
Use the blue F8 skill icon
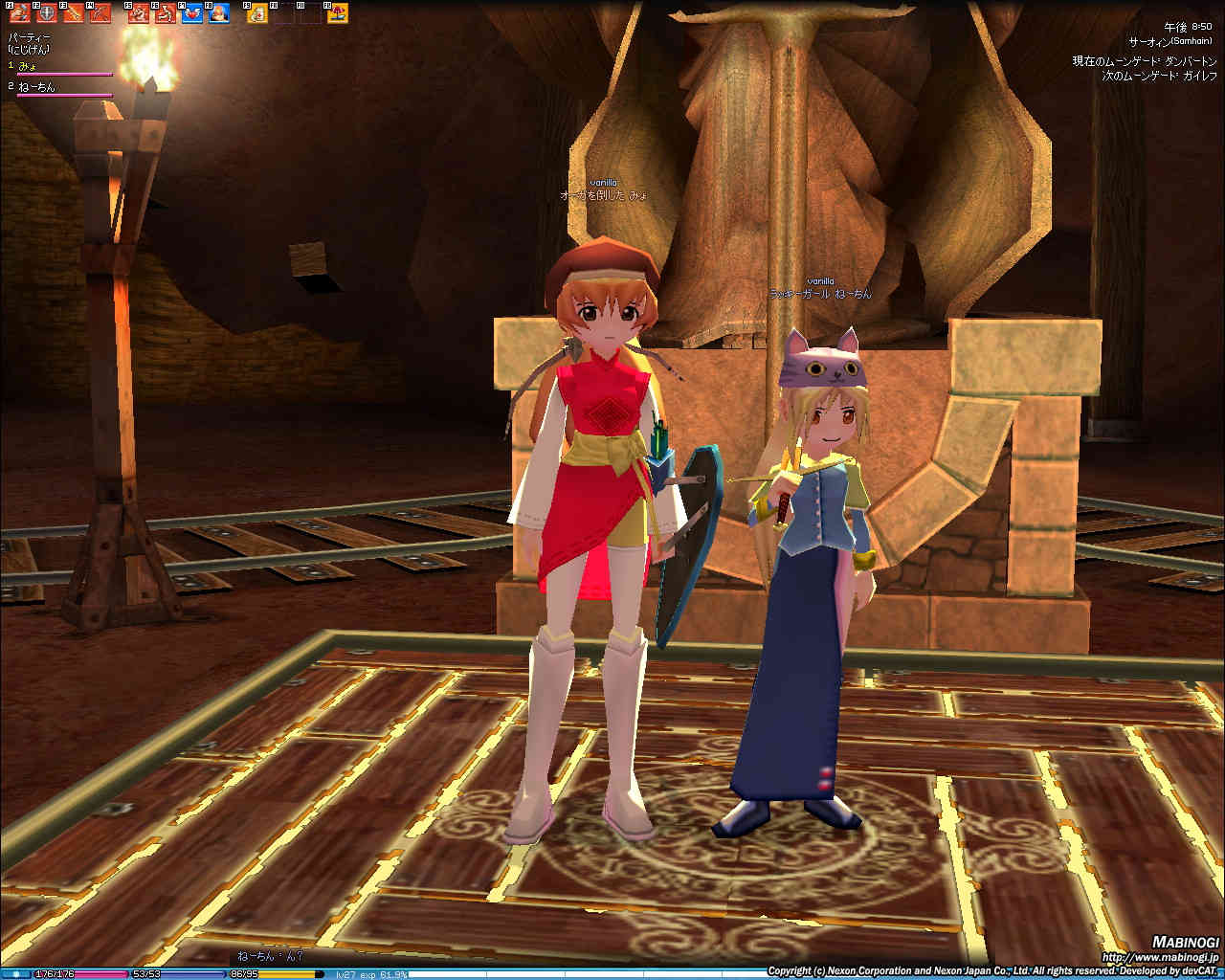219,12
